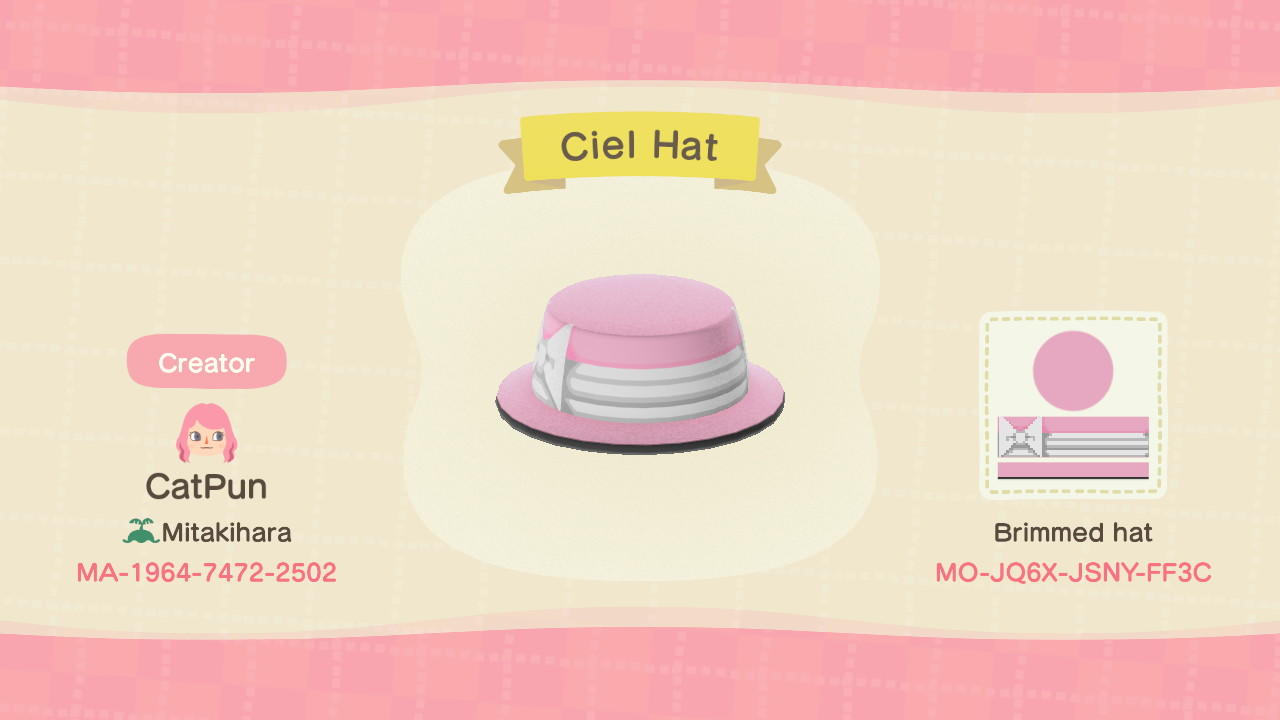Viewport: 1280px width, 720px height.
Task: Click the Mitakihara island name text
Action: tap(222, 532)
